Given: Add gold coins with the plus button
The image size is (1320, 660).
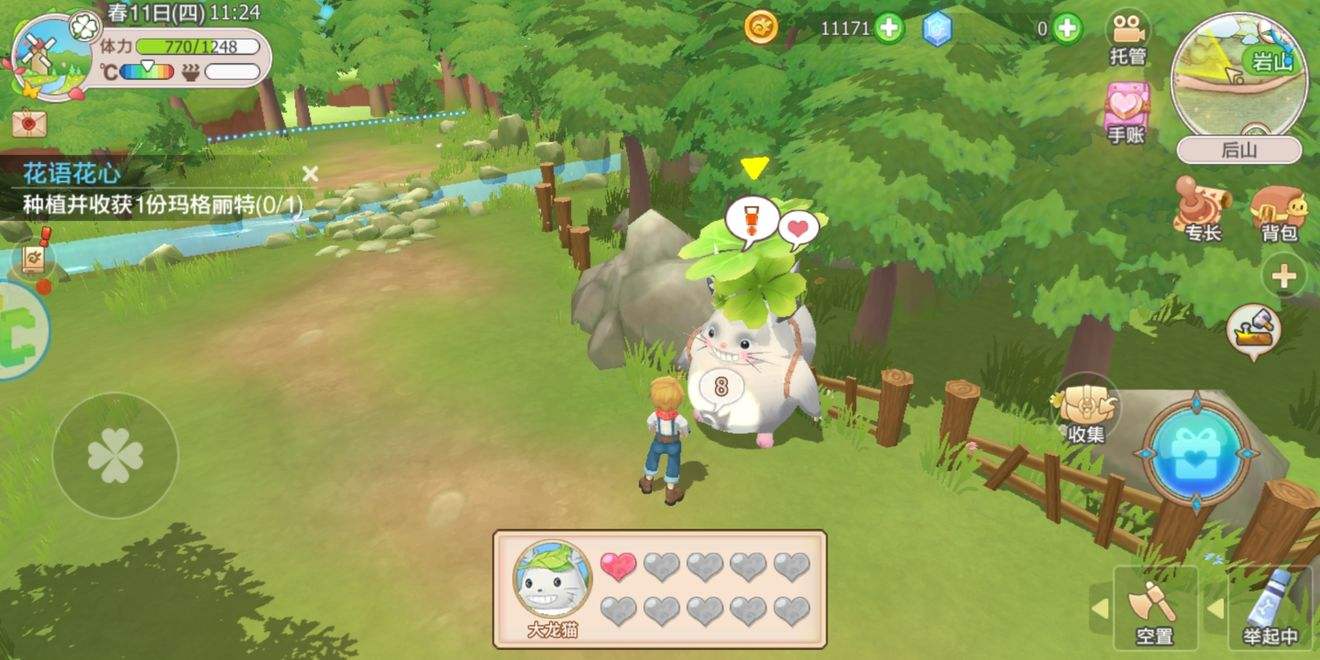Looking at the screenshot, I should click(889, 28).
